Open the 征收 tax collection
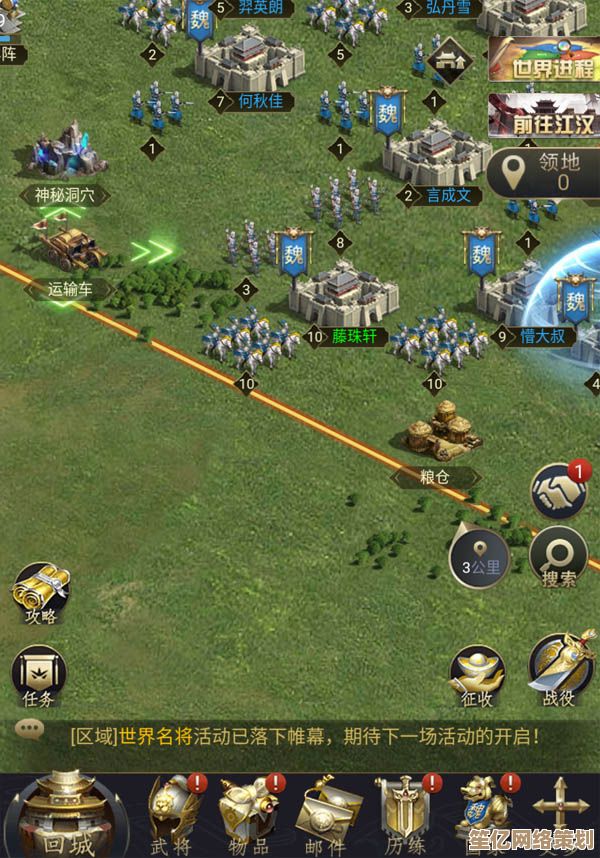600x858 pixels. [477, 675]
